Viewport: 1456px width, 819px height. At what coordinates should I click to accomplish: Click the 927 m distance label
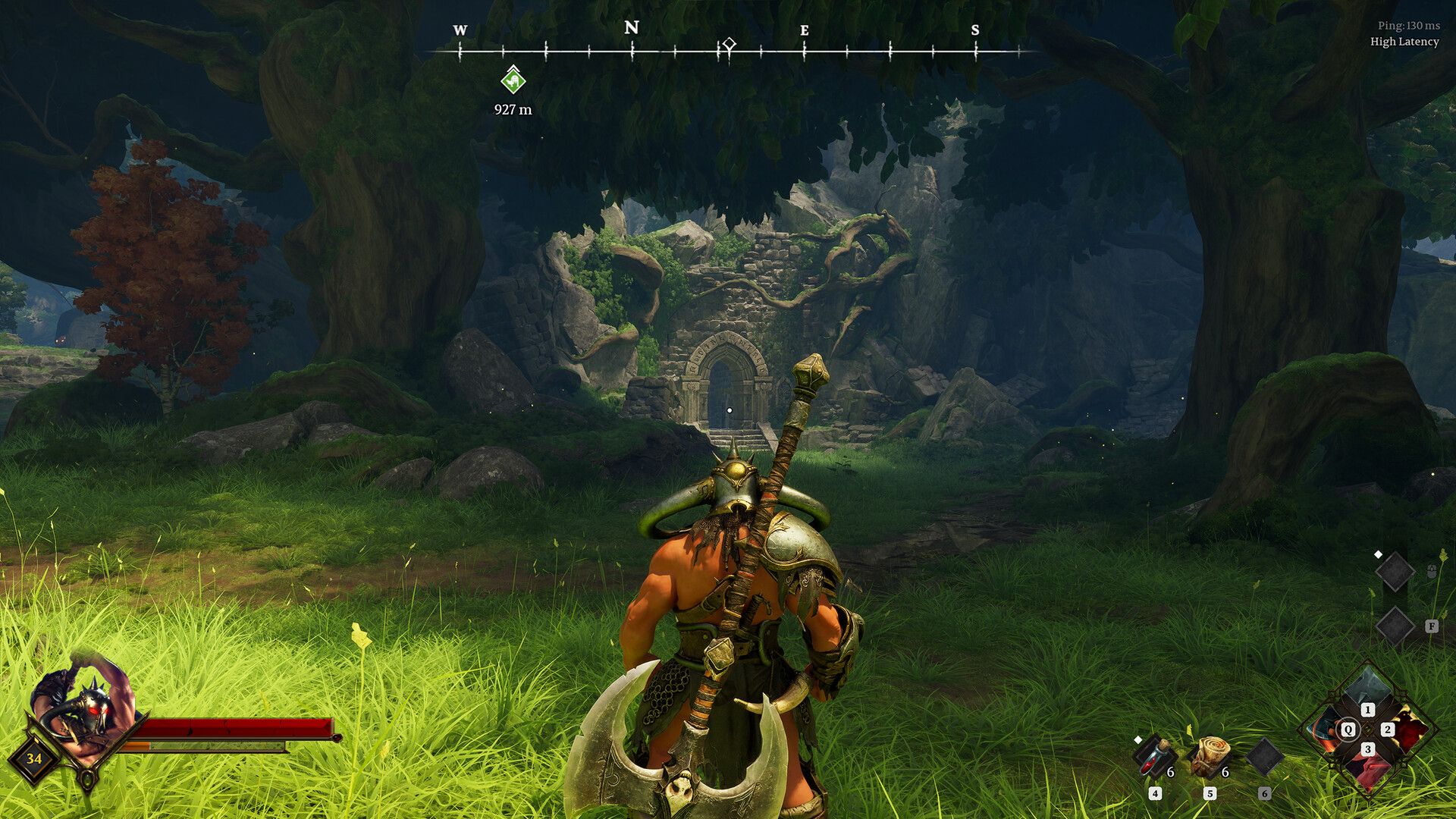point(514,110)
